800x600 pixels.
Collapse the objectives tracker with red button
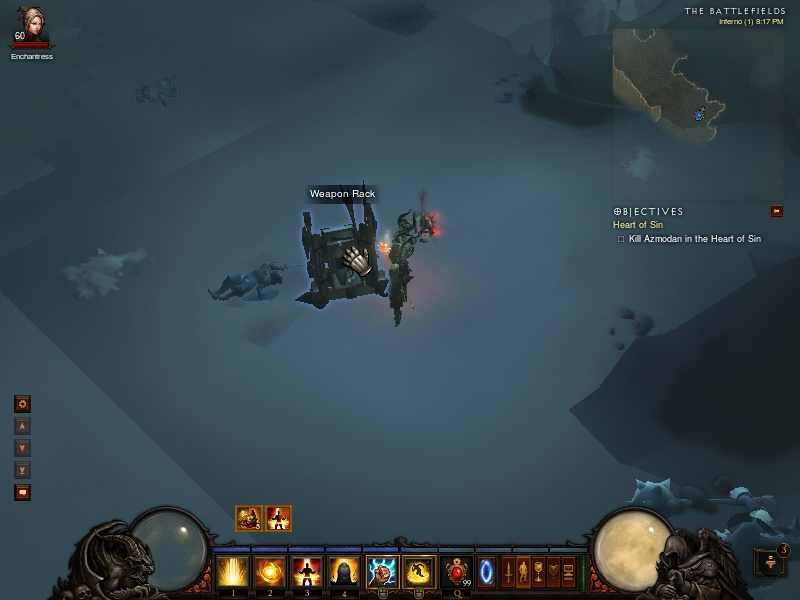click(776, 211)
